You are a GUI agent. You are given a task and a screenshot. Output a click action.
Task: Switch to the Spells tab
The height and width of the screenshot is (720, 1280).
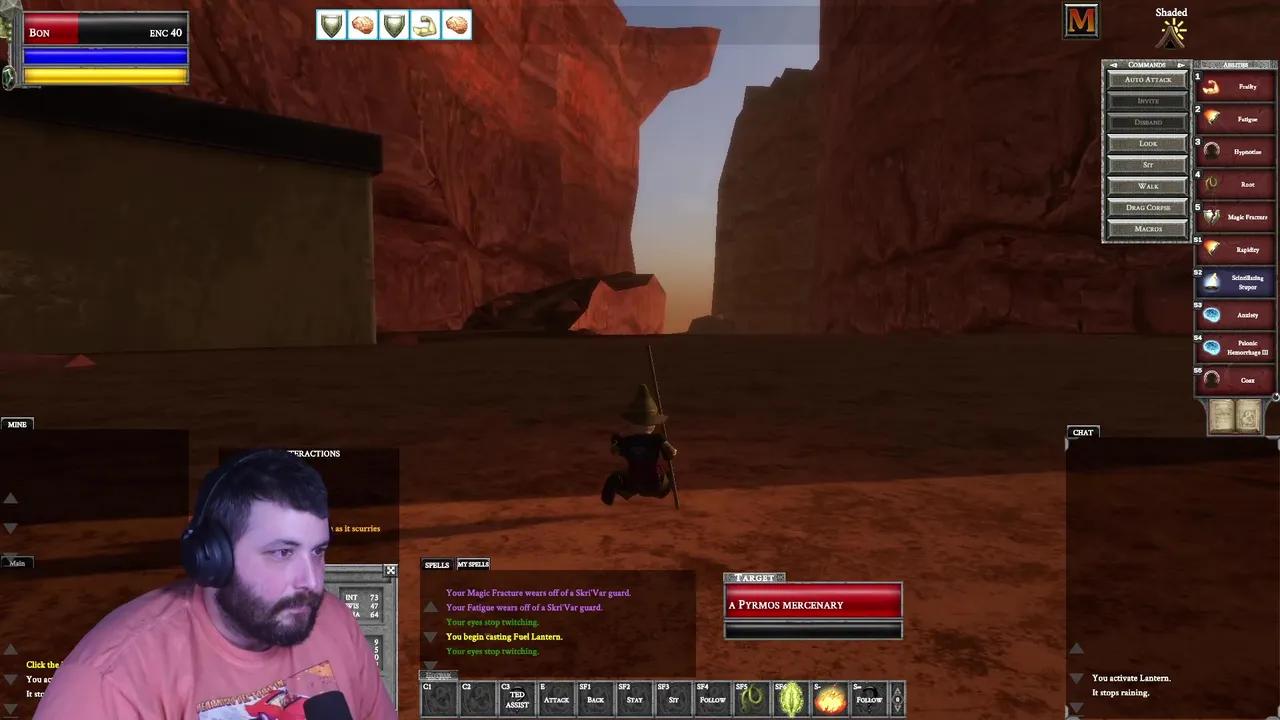436,564
